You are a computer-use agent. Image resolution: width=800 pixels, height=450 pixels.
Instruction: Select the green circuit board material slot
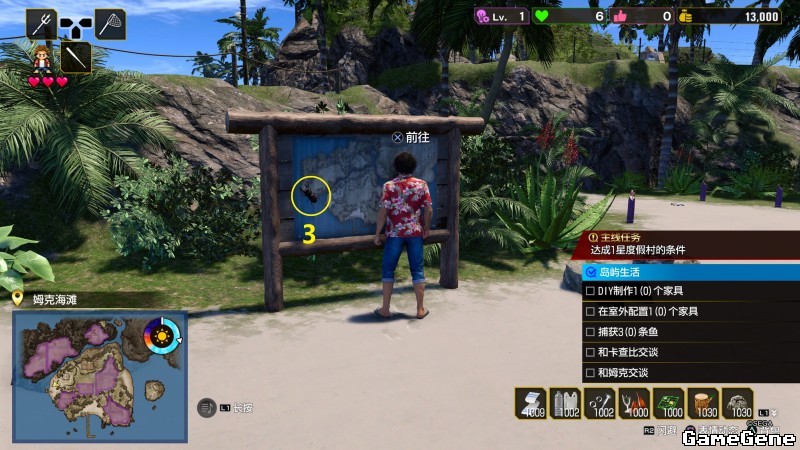point(670,403)
